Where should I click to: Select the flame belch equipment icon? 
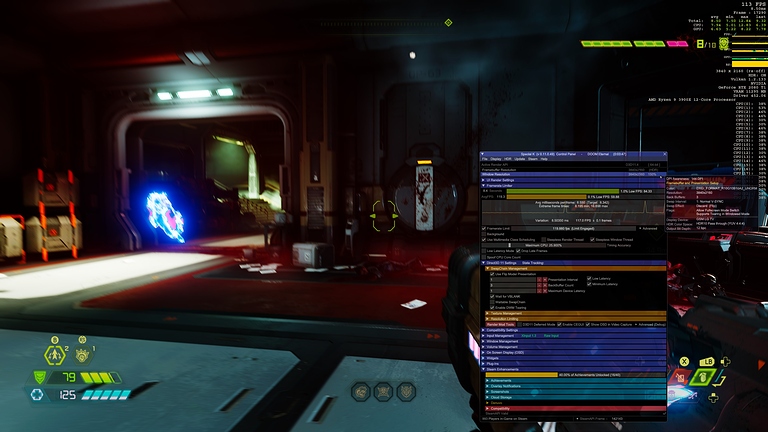click(x=82, y=353)
